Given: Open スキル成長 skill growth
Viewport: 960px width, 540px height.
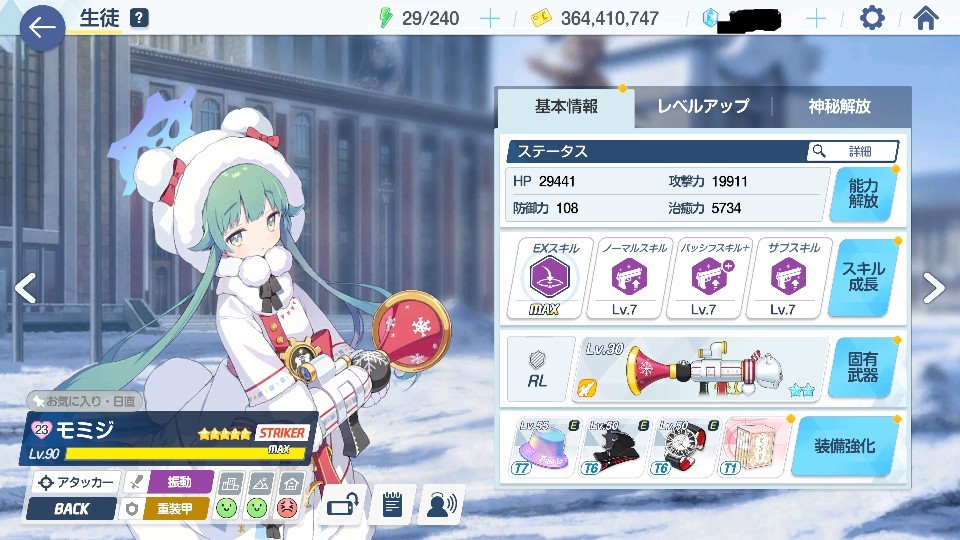Looking at the screenshot, I should (863, 278).
